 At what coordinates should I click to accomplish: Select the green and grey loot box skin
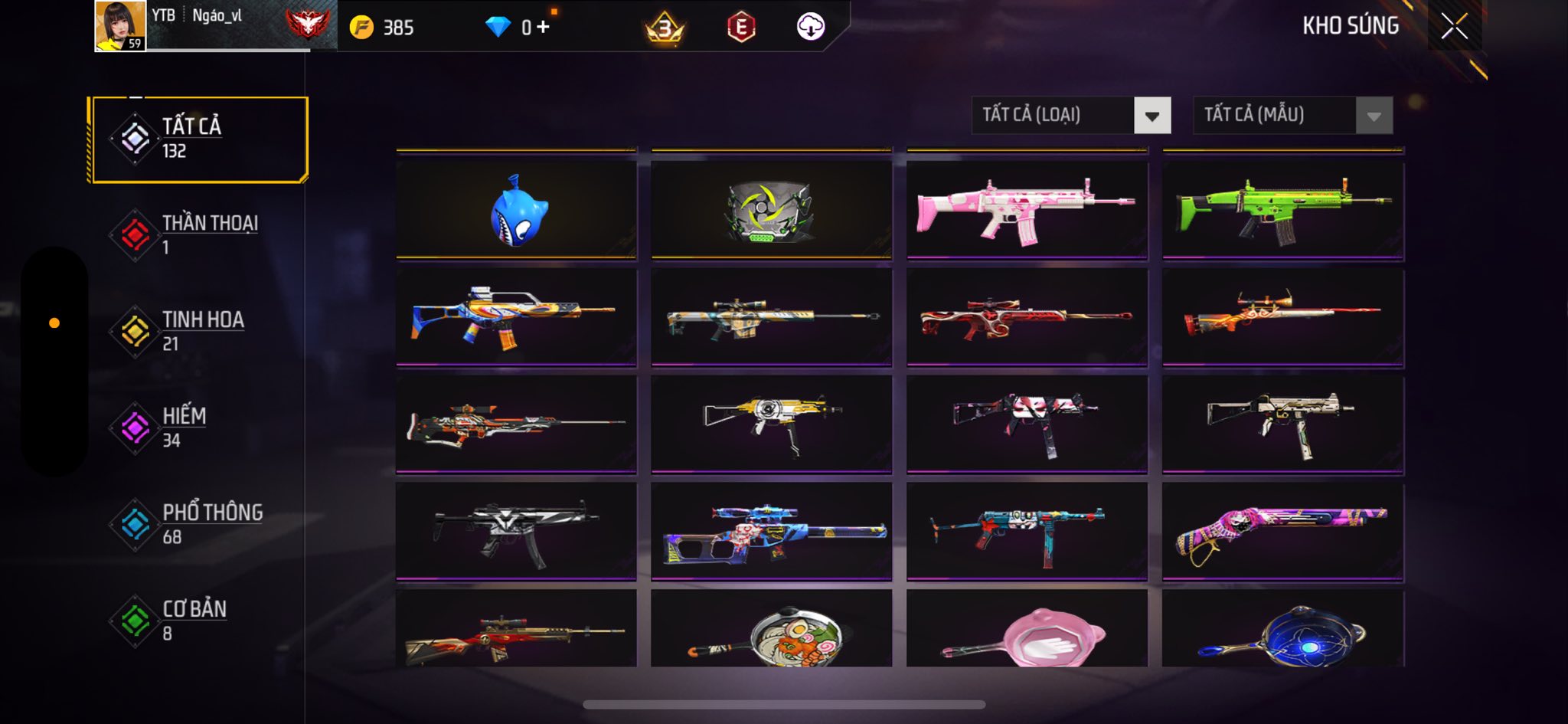(x=771, y=209)
